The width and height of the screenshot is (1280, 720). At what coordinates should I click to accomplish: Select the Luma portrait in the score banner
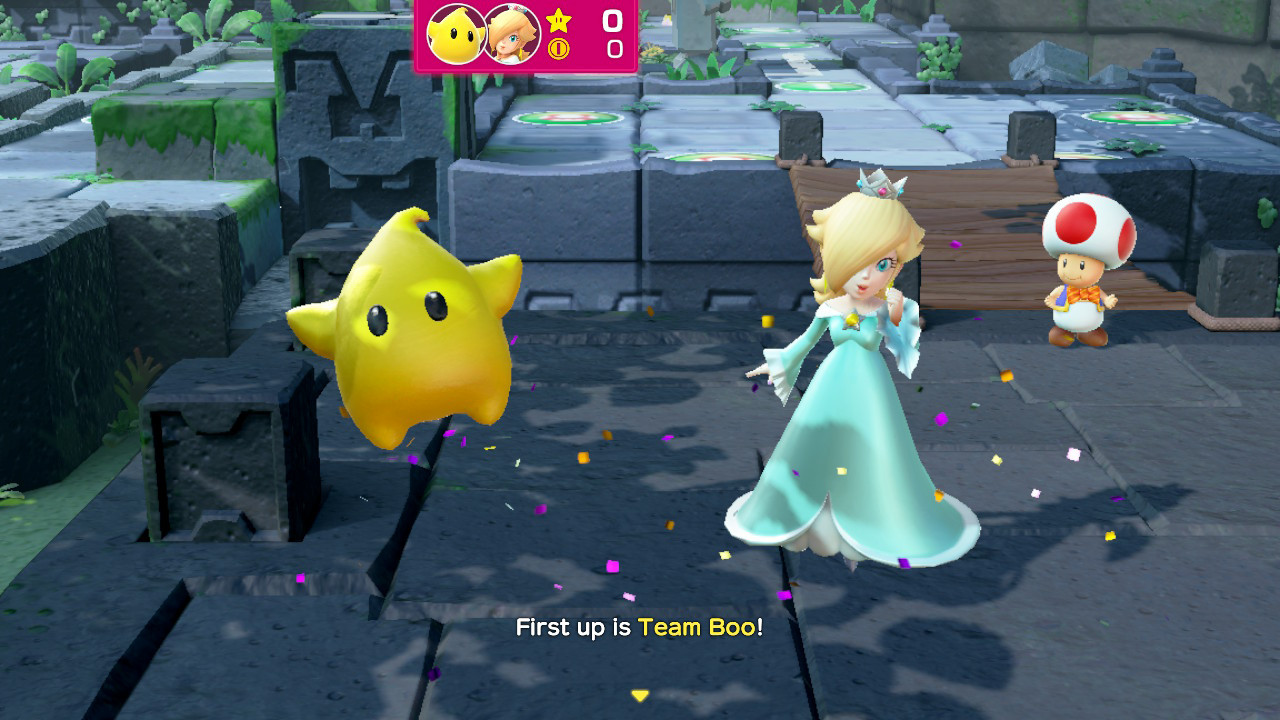[455, 33]
